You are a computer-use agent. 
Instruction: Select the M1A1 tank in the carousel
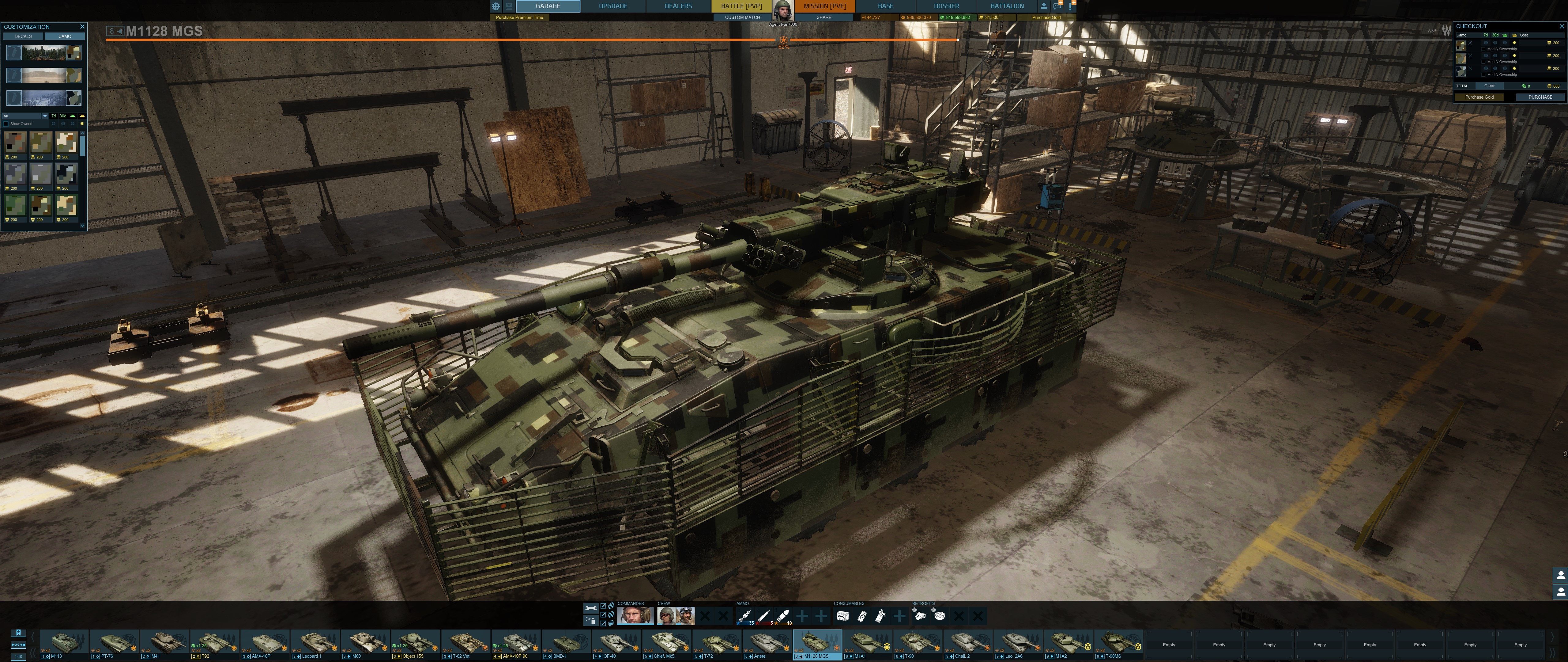click(x=867, y=643)
